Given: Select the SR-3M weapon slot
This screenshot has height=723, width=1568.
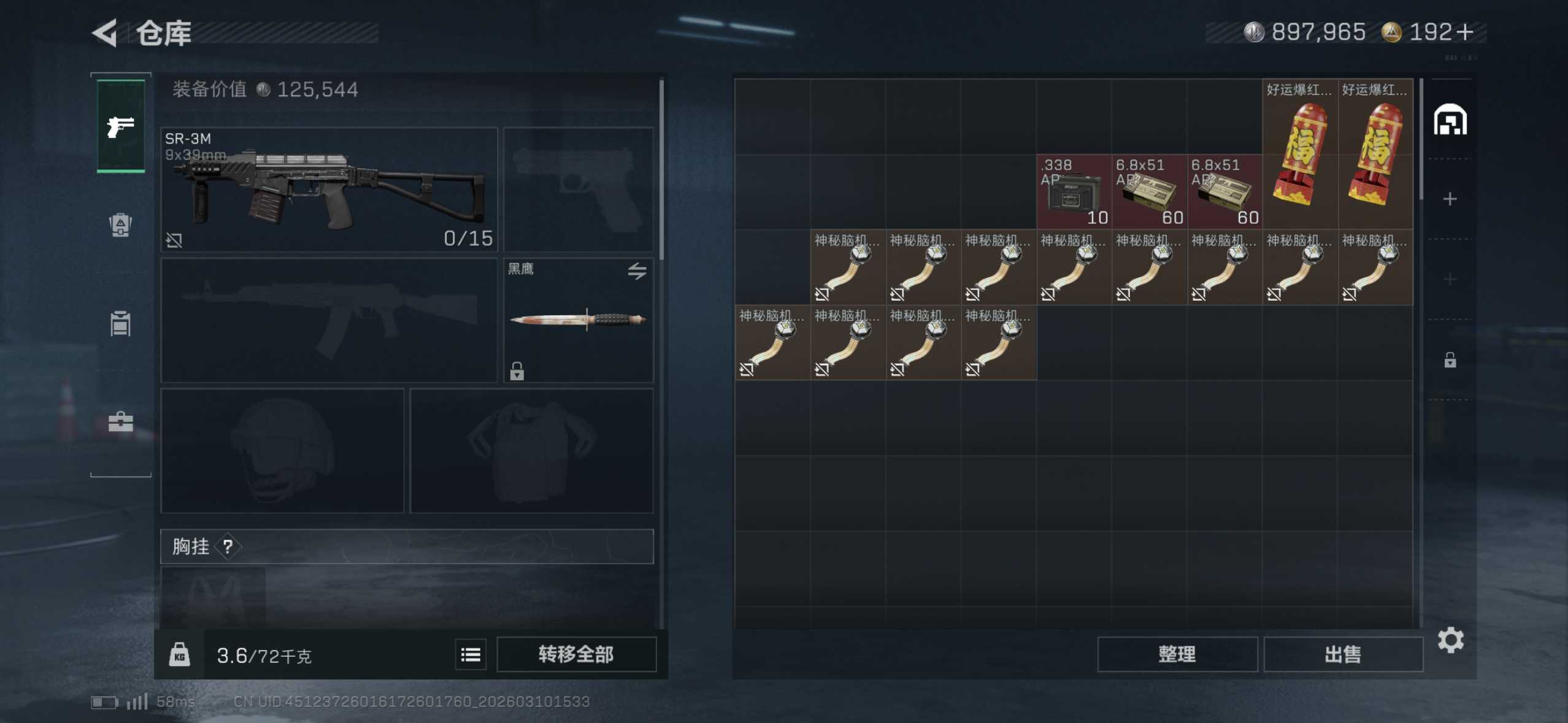Looking at the screenshot, I should (x=329, y=189).
